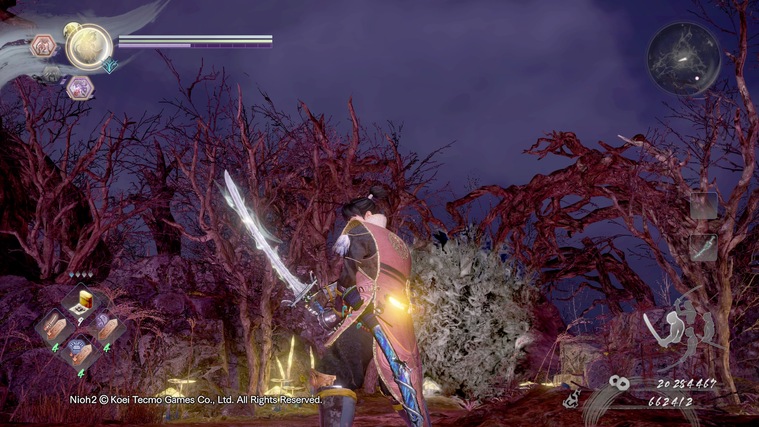Click the circular minimap radar
This screenshot has height=427, width=759.
click(683, 59)
